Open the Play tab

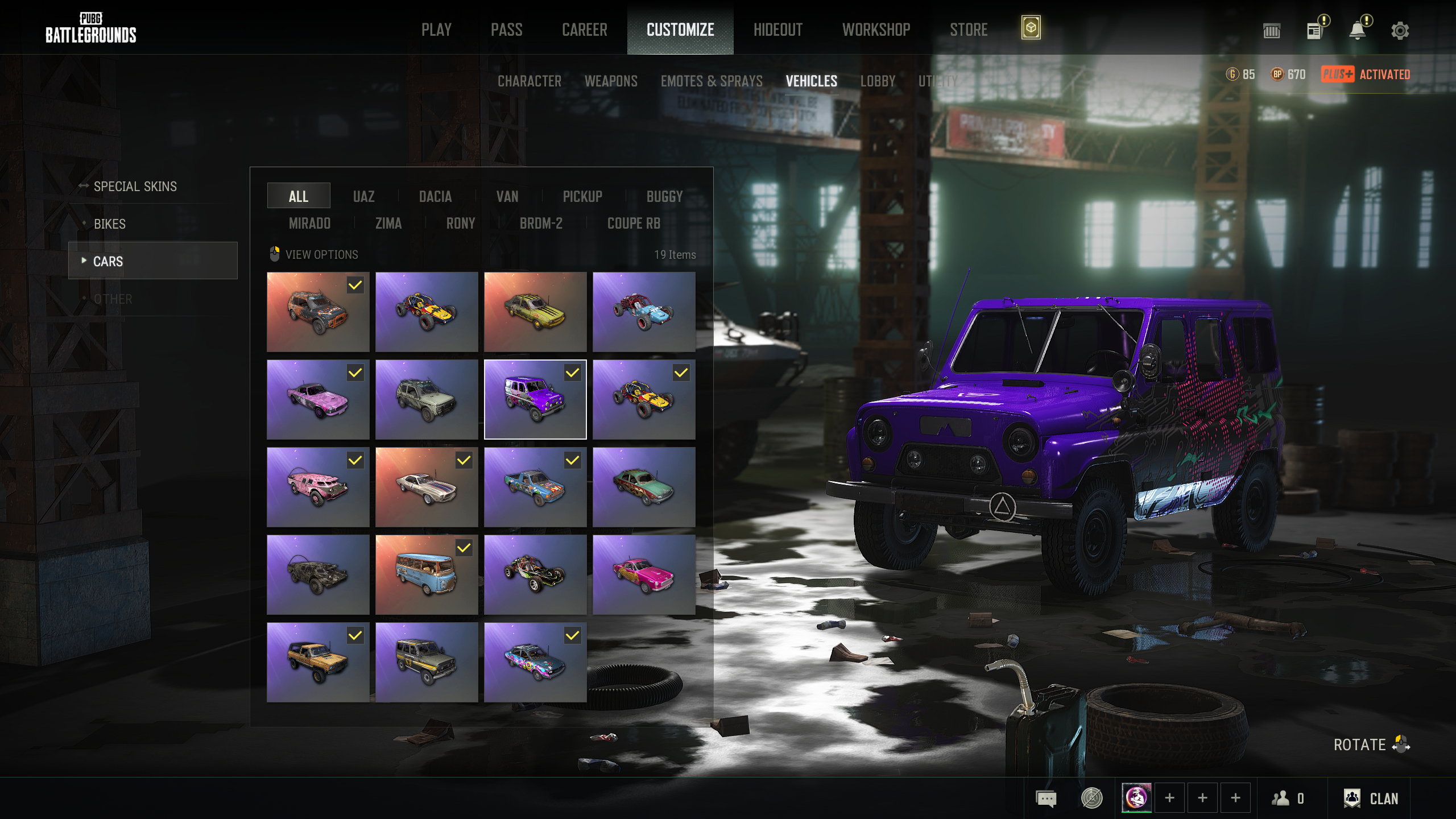click(436, 30)
